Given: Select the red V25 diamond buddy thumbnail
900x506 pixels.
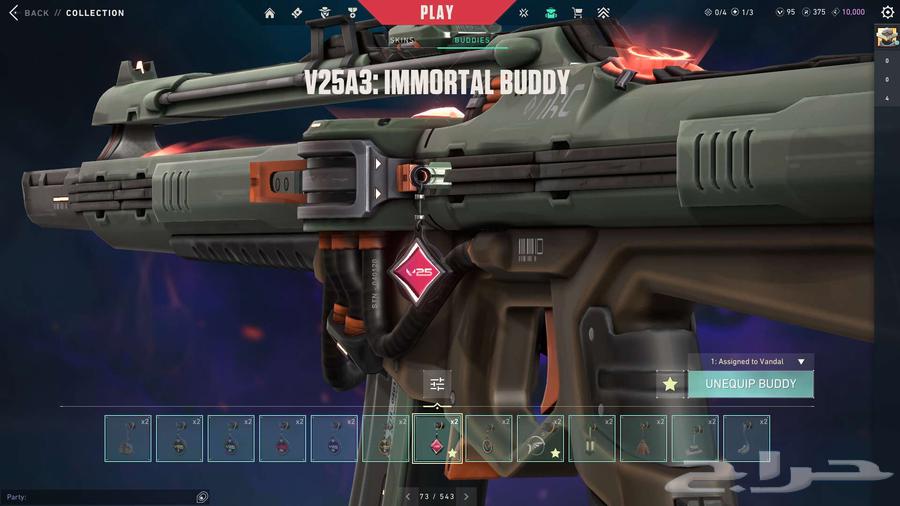Looking at the screenshot, I should (438, 438).
